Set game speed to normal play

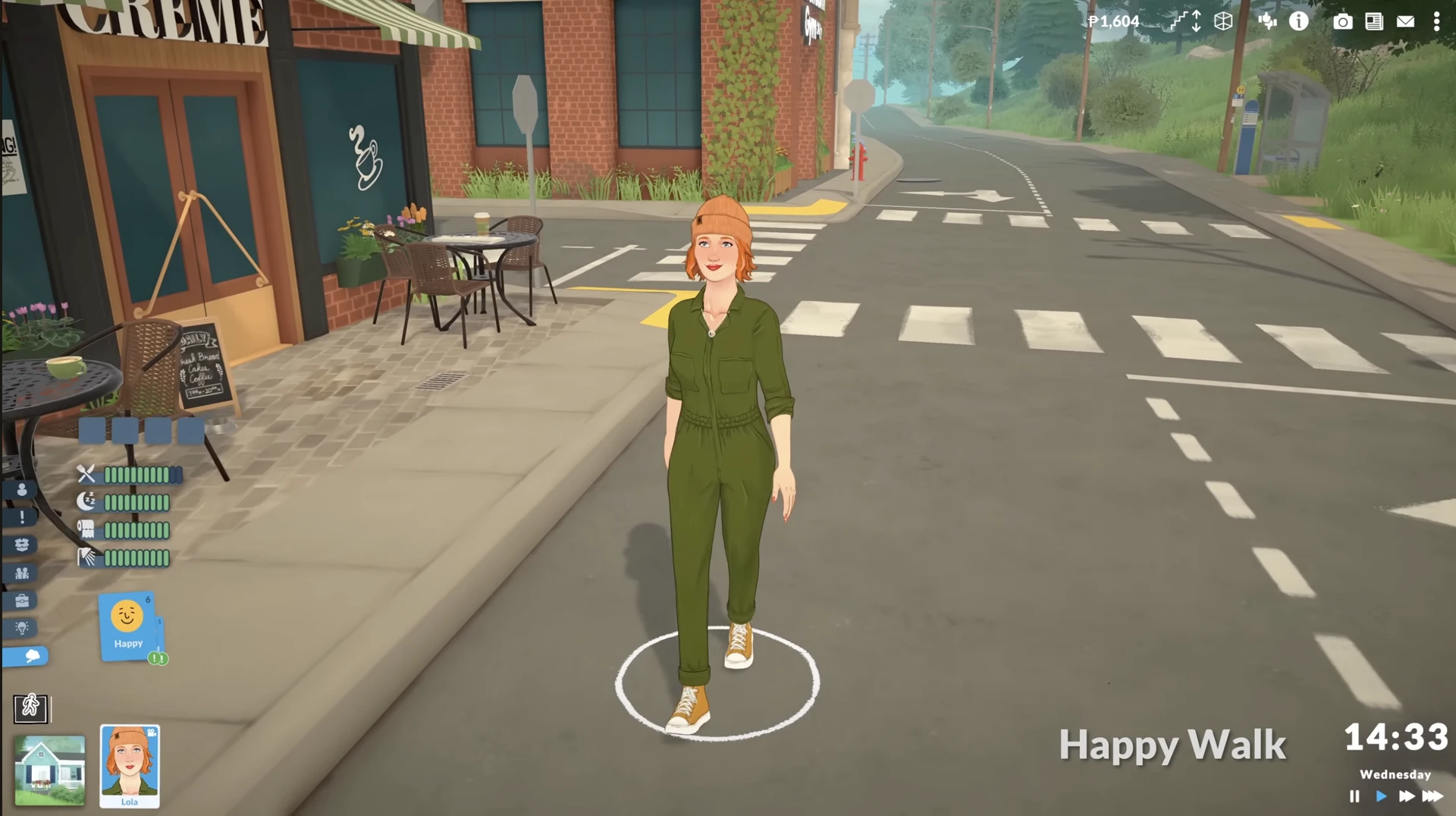[1381, 796]
